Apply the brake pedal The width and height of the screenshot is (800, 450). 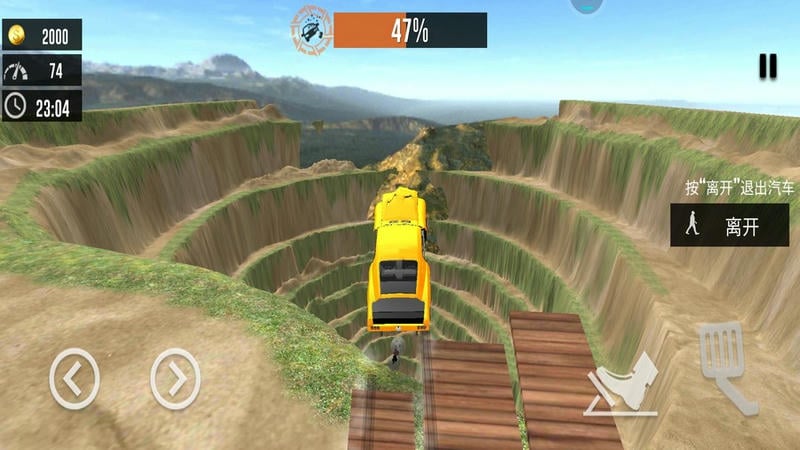[622, 385]
